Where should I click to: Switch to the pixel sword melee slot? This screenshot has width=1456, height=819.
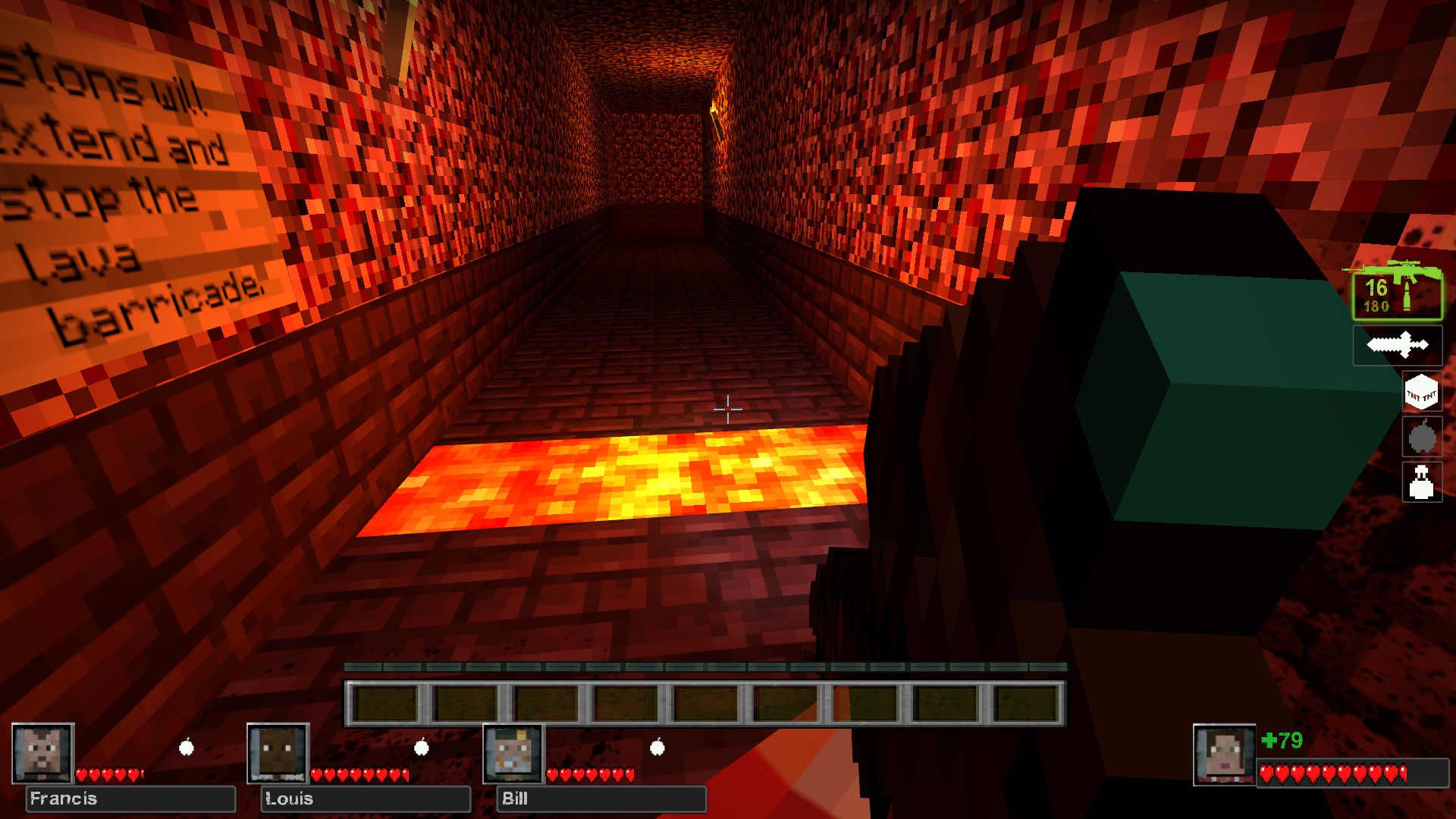click(1398, 346)
